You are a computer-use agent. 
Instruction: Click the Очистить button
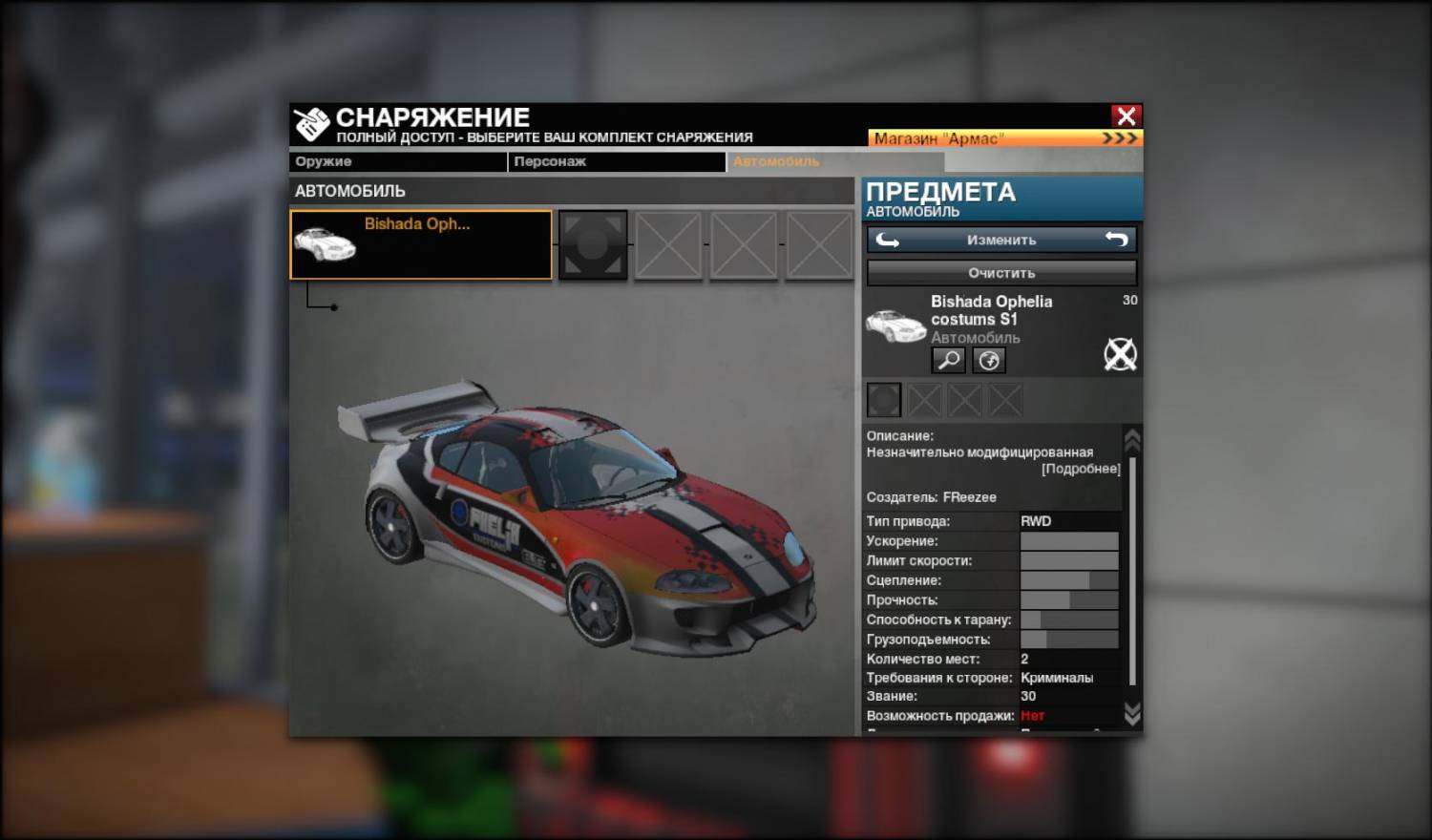tap(1001, 273)
